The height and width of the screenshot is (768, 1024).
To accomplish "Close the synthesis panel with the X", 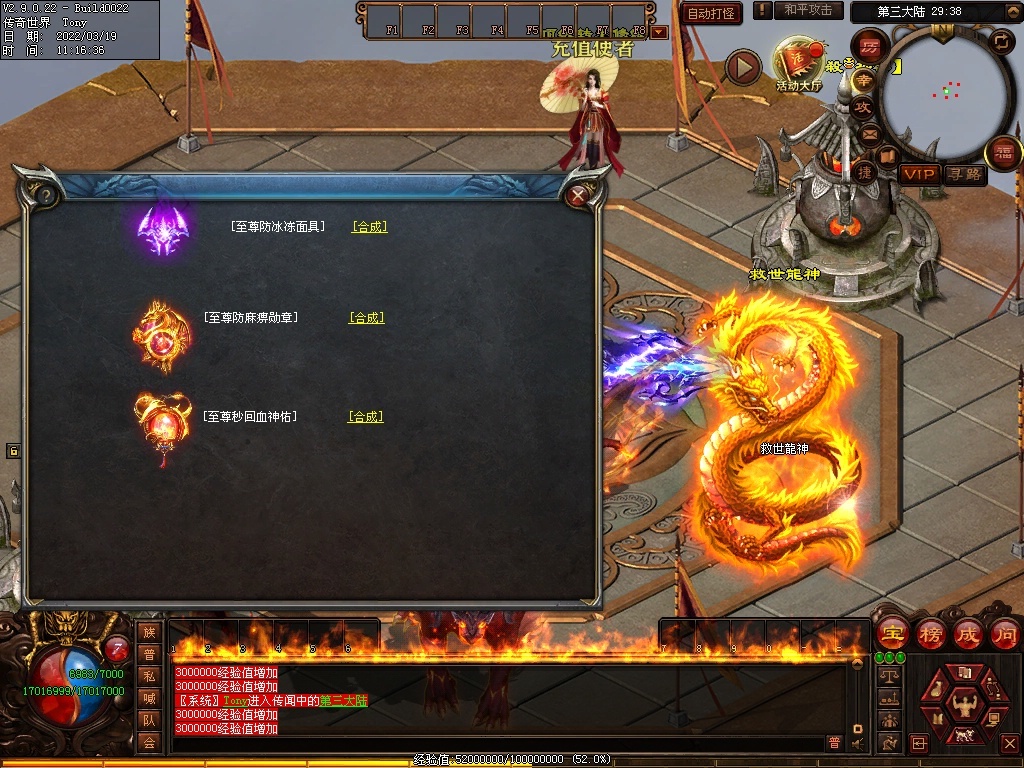I will click(578, 195).
